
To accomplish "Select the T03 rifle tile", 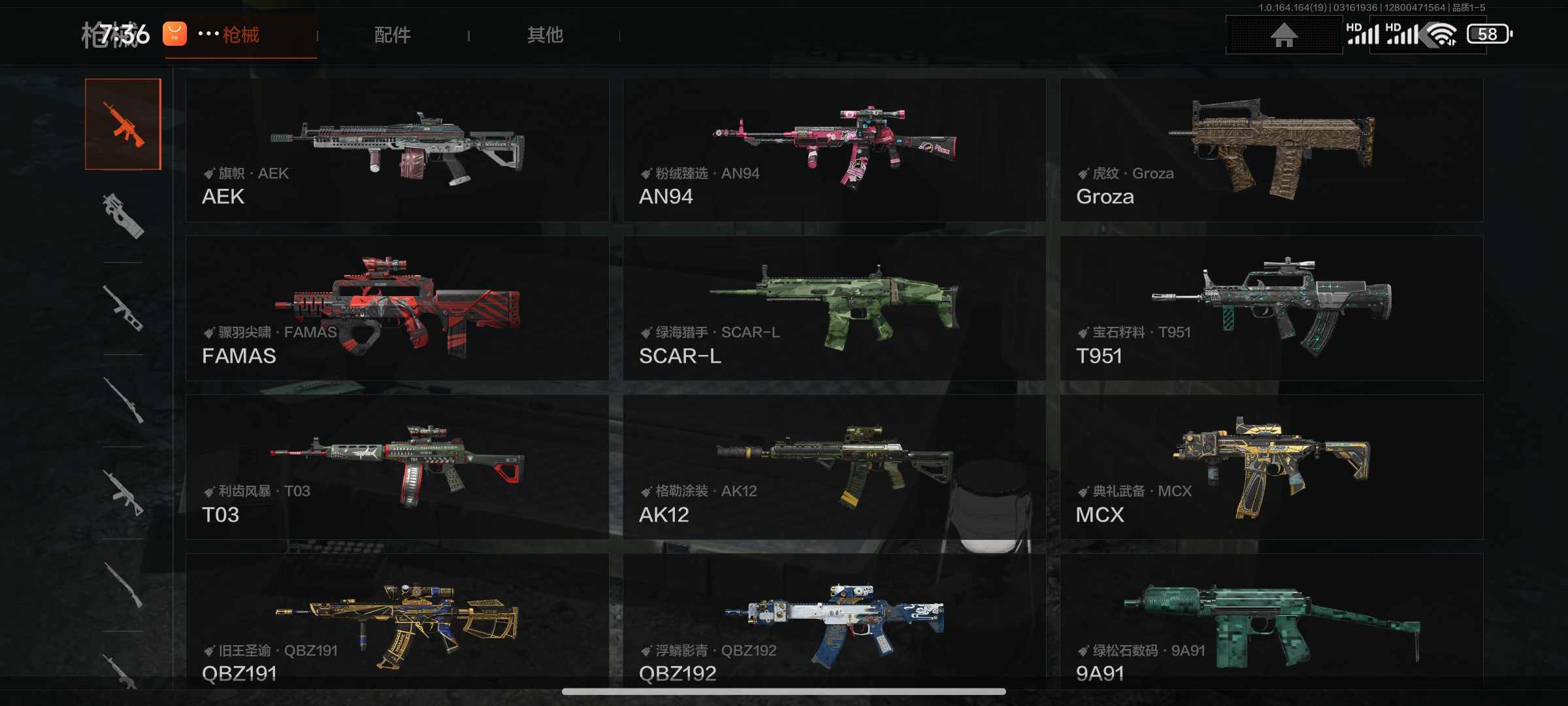I will (397, 467).
